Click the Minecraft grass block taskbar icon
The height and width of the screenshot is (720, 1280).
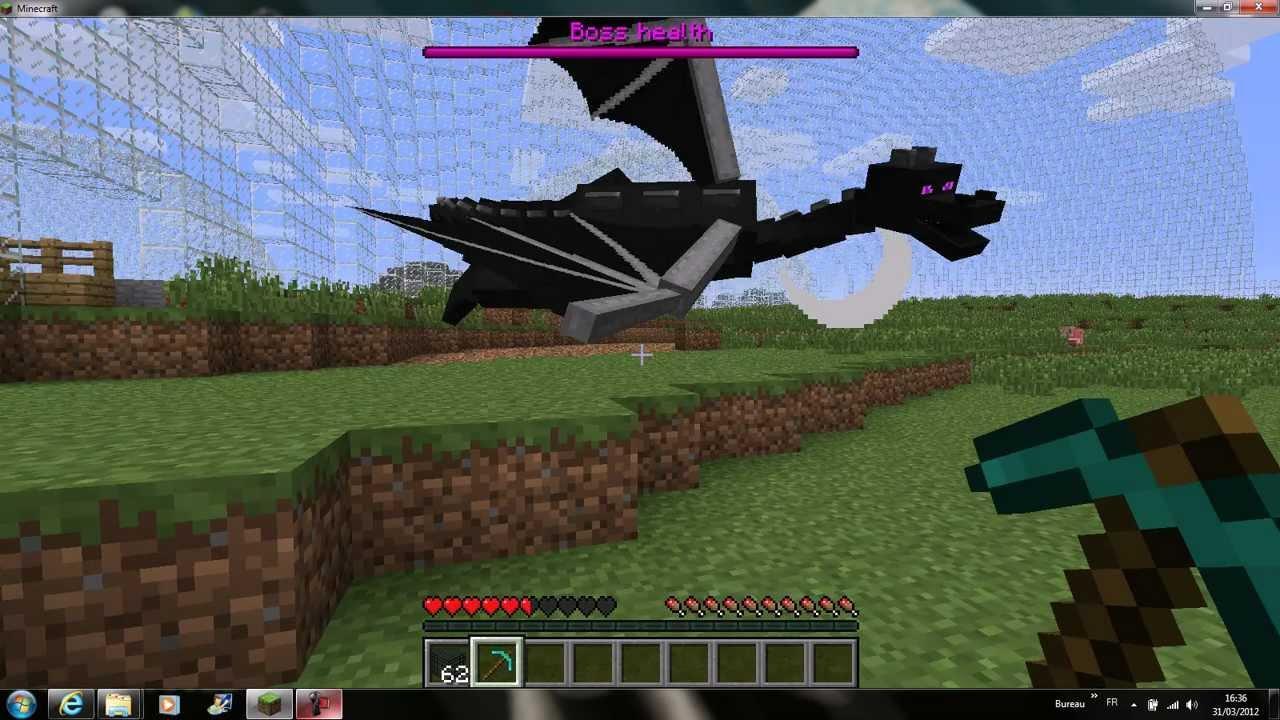(x=268, y=704)
